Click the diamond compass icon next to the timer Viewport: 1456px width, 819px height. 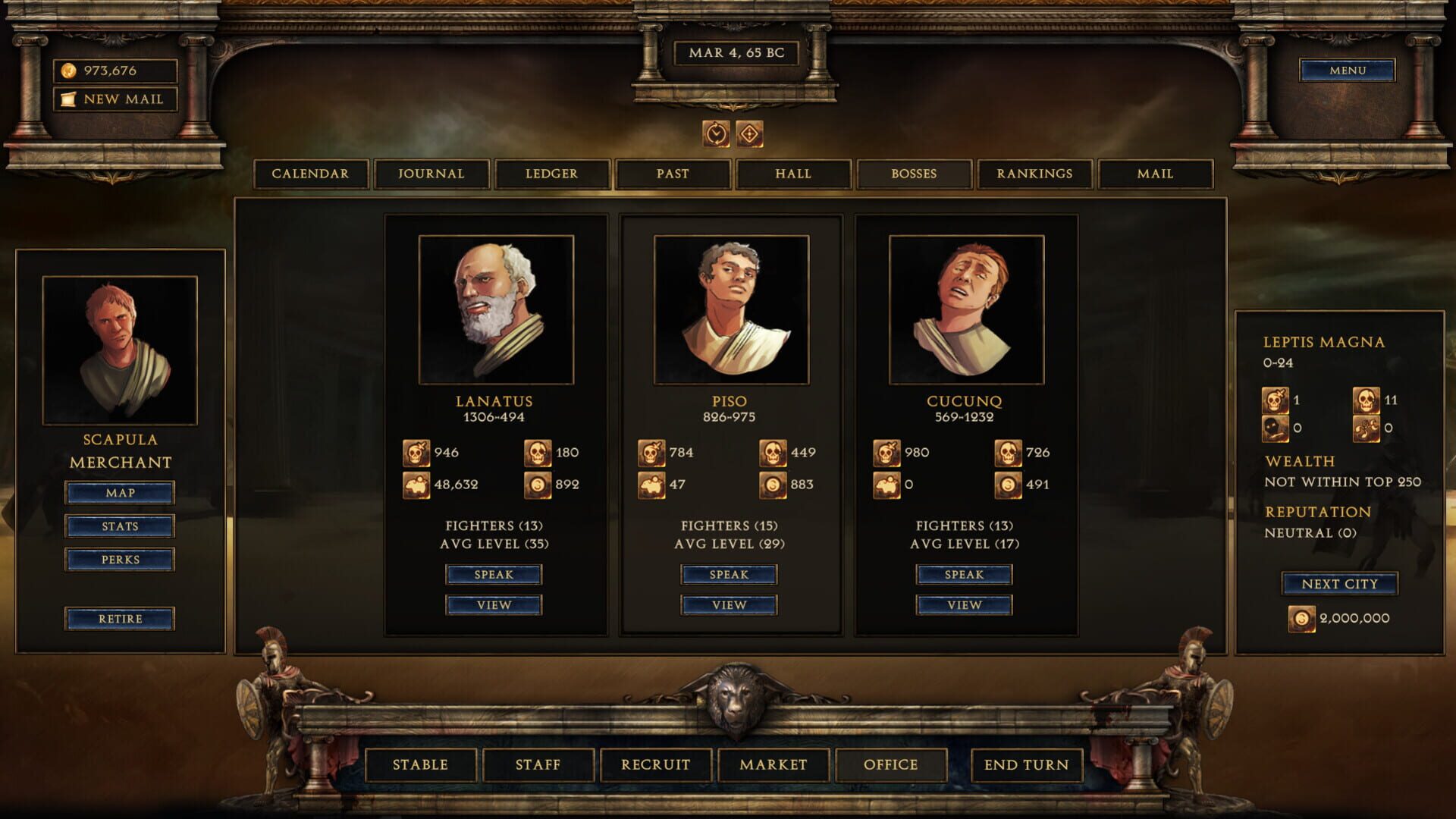pyautogui.click(x=749, y=133)
